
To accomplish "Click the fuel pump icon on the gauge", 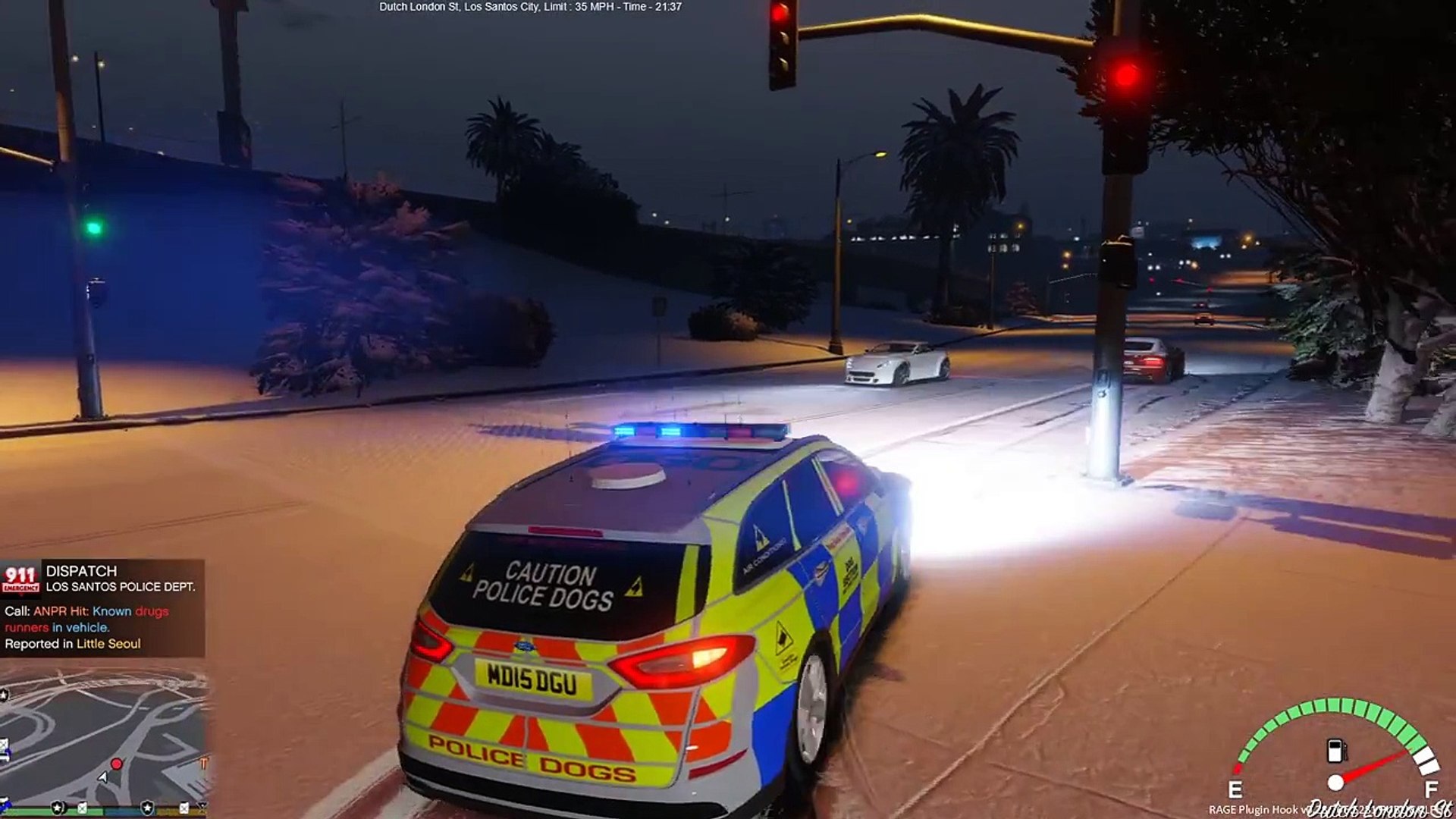I will coord(1335,751).
